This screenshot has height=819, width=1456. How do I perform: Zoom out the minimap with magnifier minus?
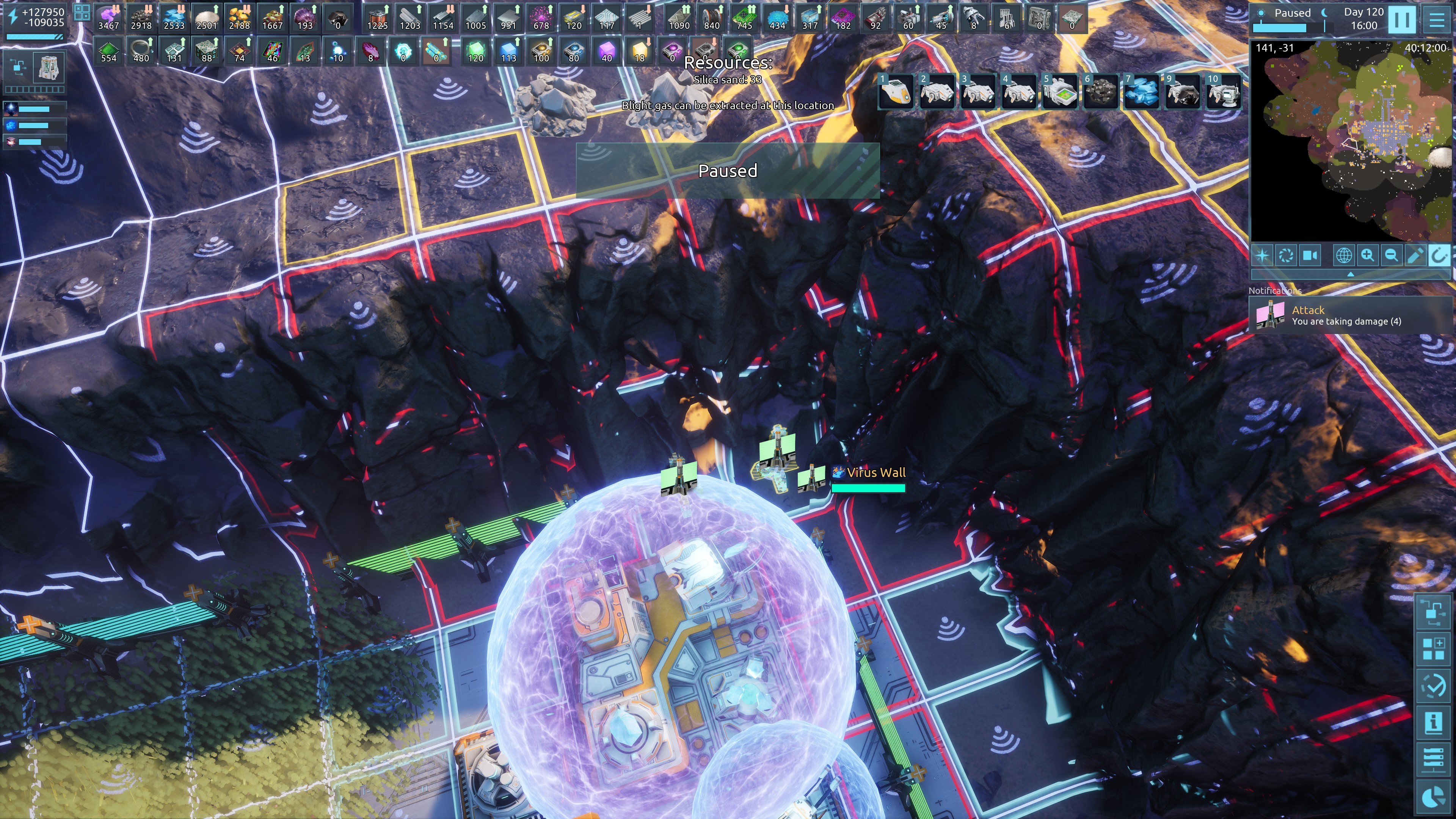[x=1391, y=256]
